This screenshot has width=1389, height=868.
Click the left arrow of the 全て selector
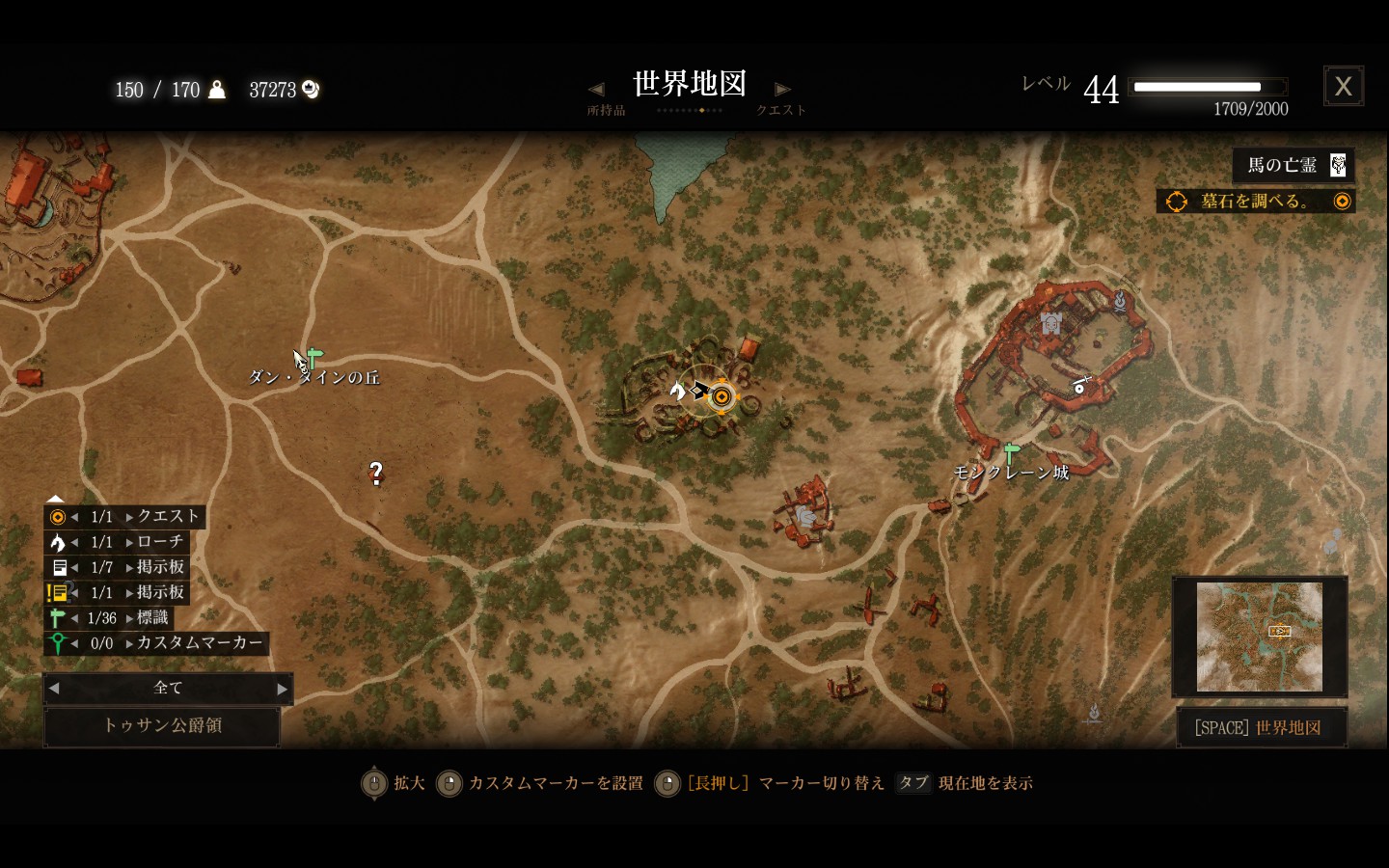(54, 689)
